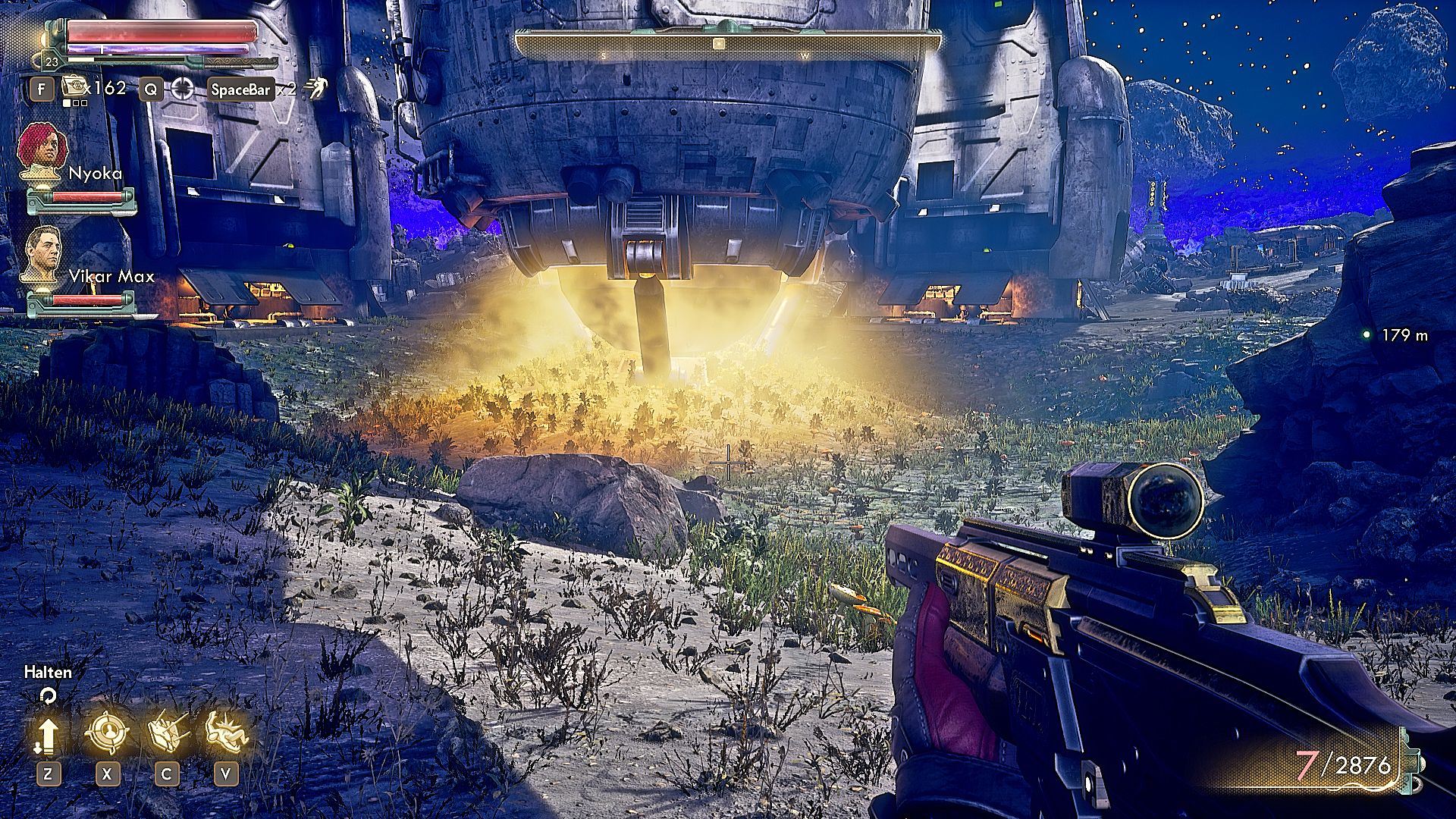Click the medkit inhaler icon beside F
The width and height of the screenshot is (1456, 819).
click(74, 87)
